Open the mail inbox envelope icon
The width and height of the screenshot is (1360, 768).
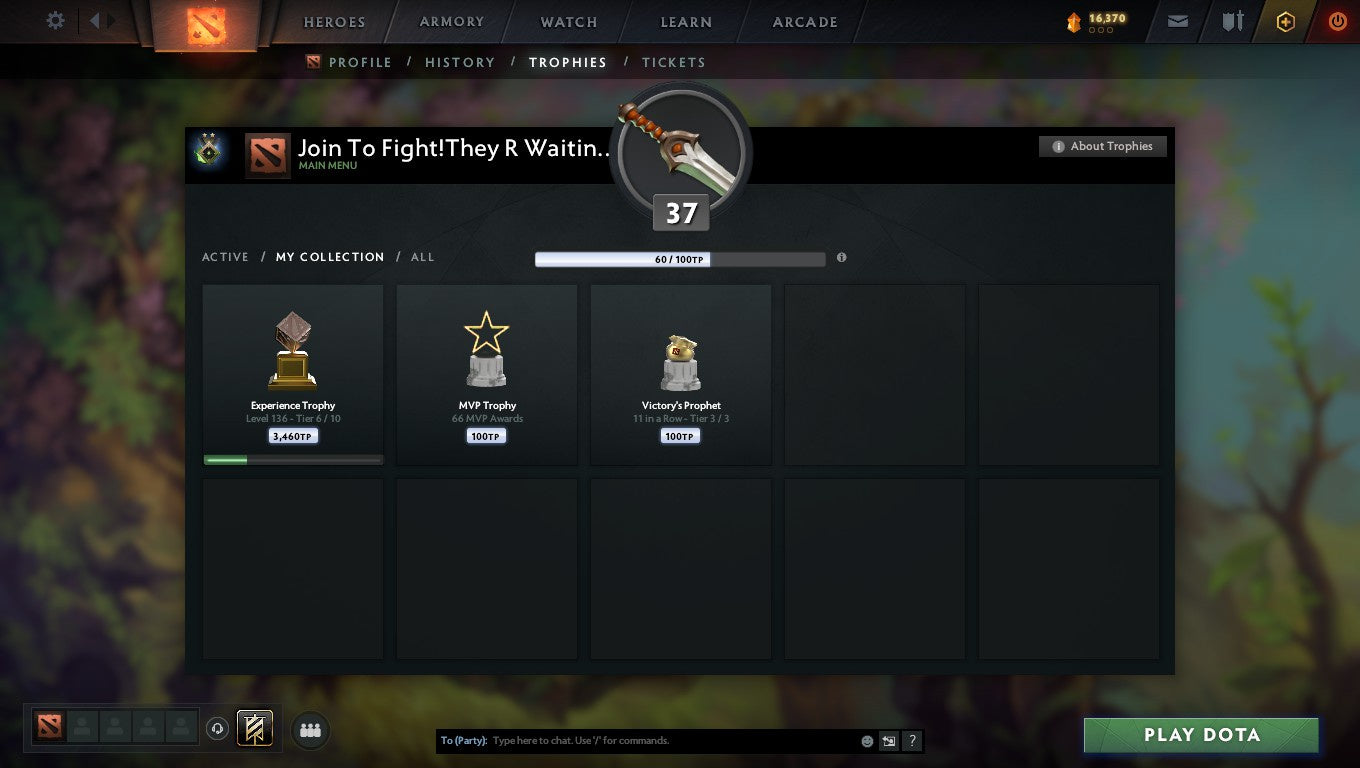coord(1177,21)
